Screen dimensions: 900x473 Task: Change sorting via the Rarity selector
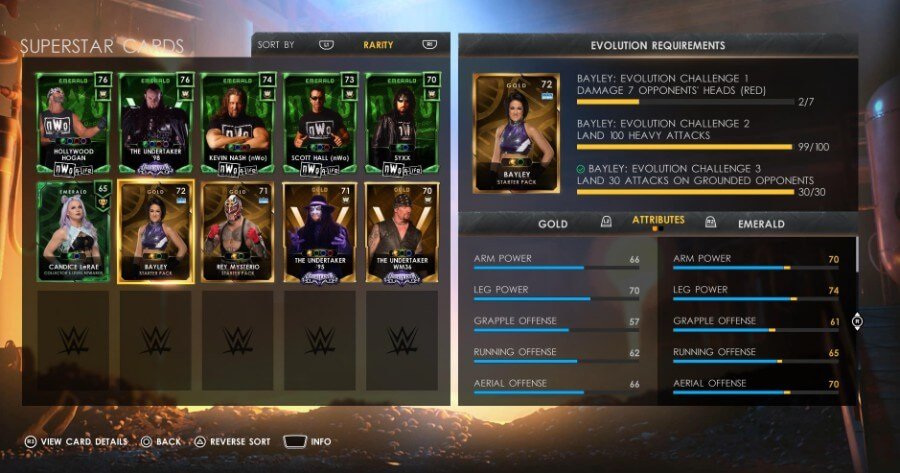[378, 45]
